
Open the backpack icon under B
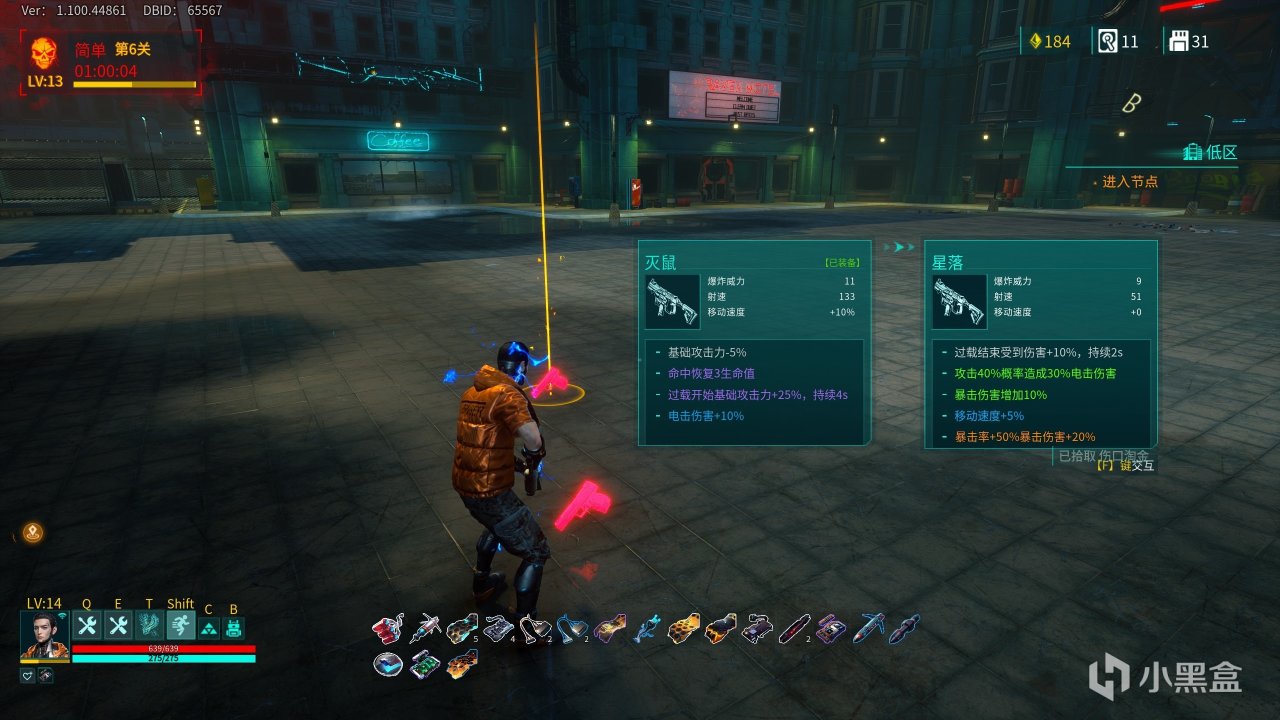pos(234,628)
